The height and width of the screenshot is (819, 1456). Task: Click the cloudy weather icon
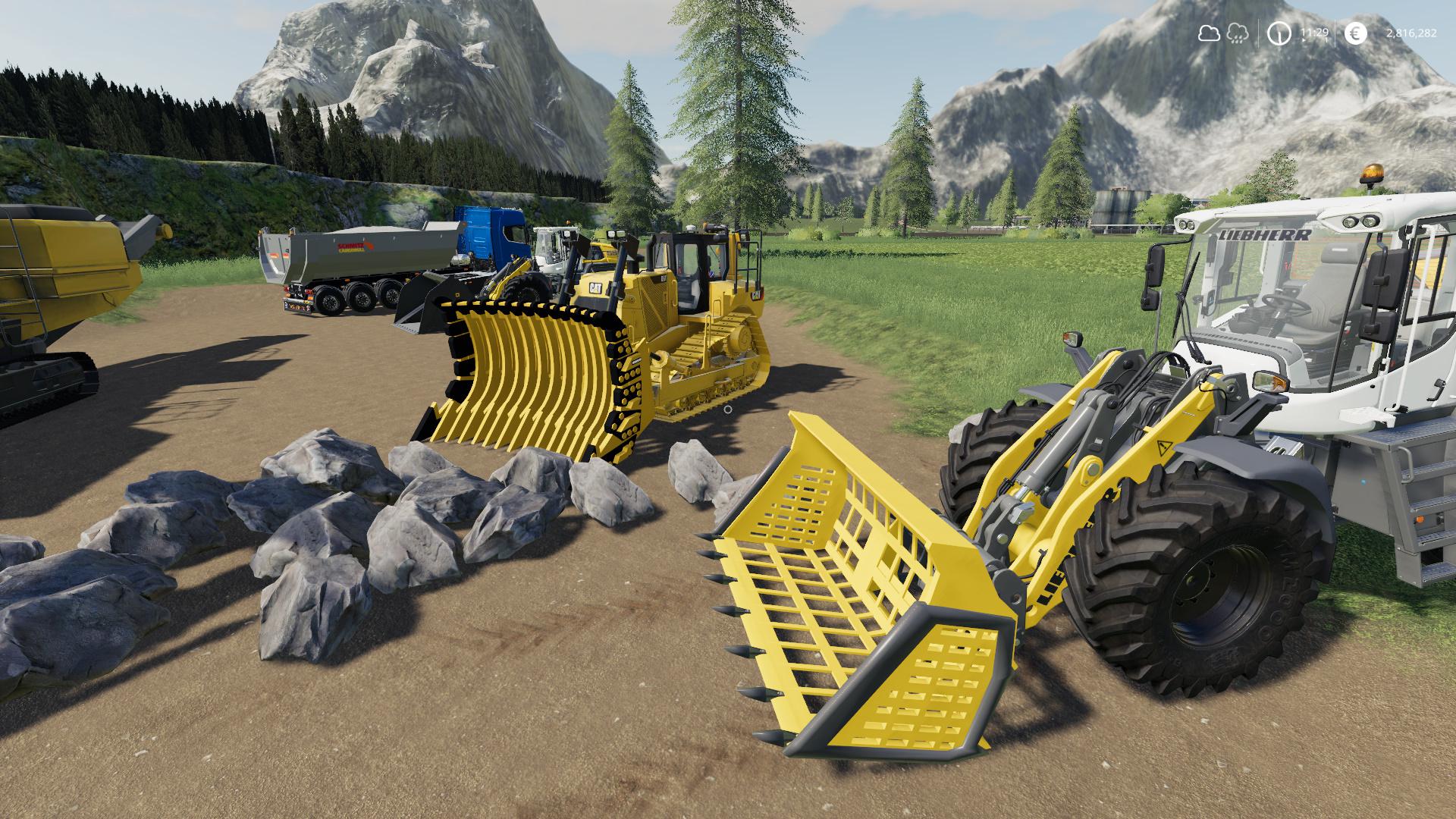tap(1208, 33)
